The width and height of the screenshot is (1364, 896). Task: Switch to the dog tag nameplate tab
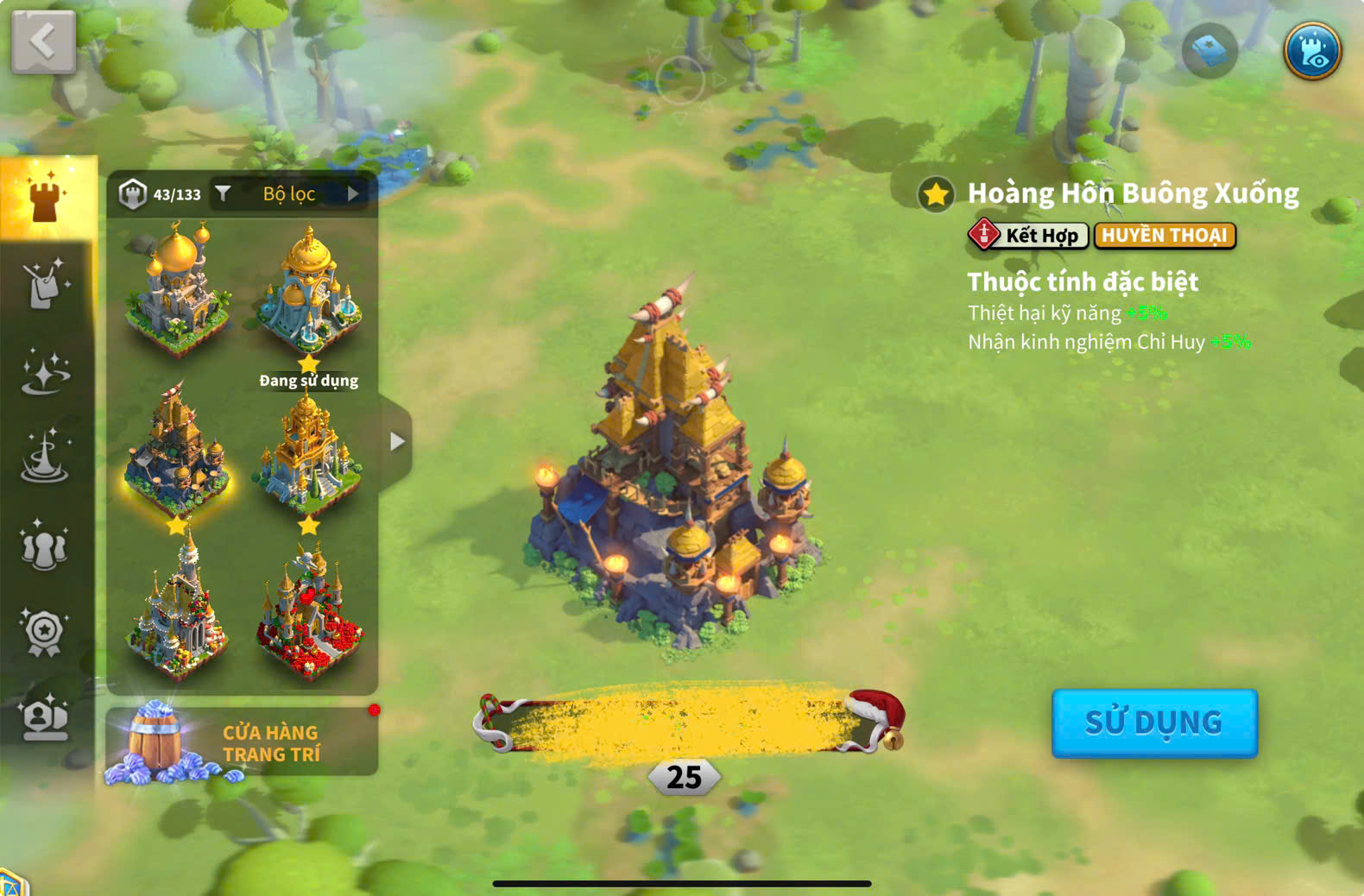[45, 285]
